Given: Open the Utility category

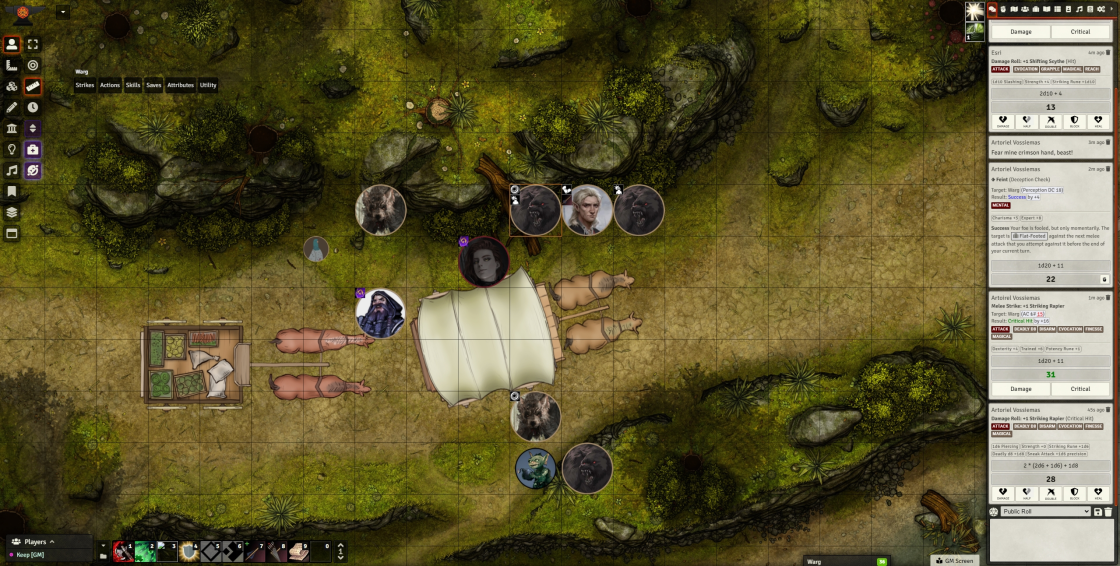Looking at the screenshot, I should pos(207,85).
